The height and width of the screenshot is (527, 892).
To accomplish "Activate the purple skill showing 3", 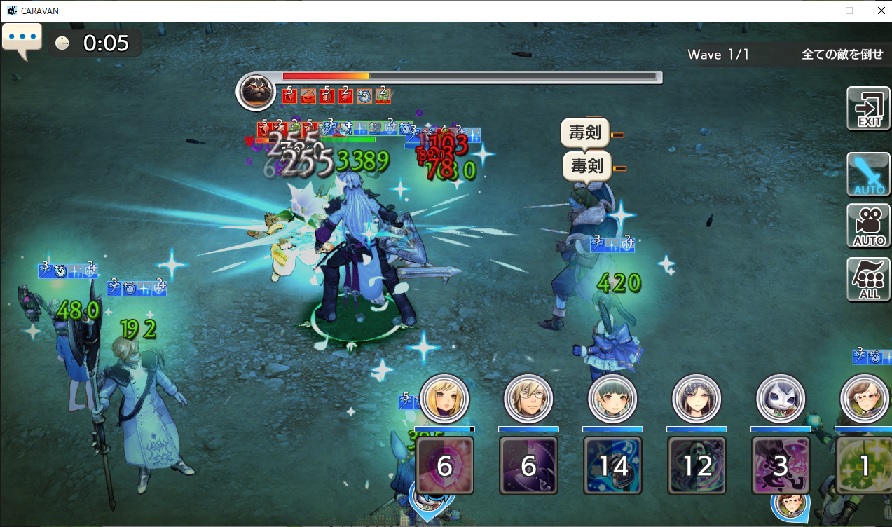I will [x=779, y=465].
